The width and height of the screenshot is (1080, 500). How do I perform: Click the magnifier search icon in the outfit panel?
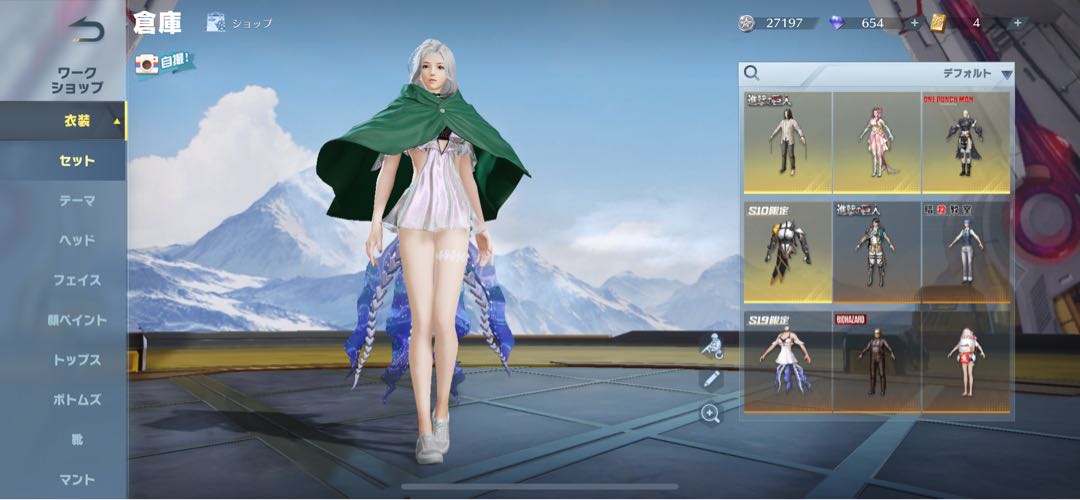tap(752, 73)
